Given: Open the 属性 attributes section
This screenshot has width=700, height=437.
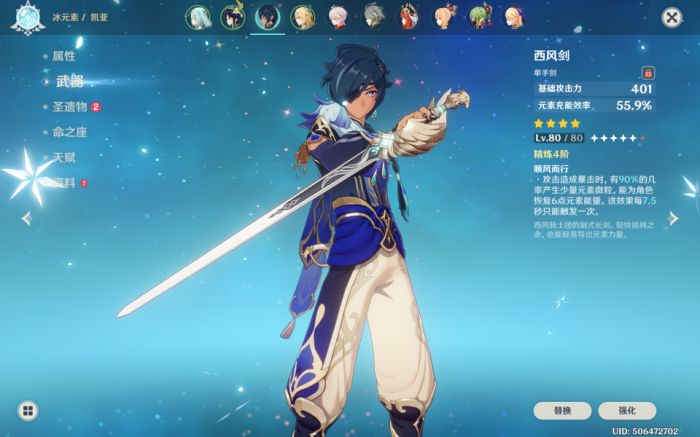Looking at the screenshot, I should click(x=63, y=56).
